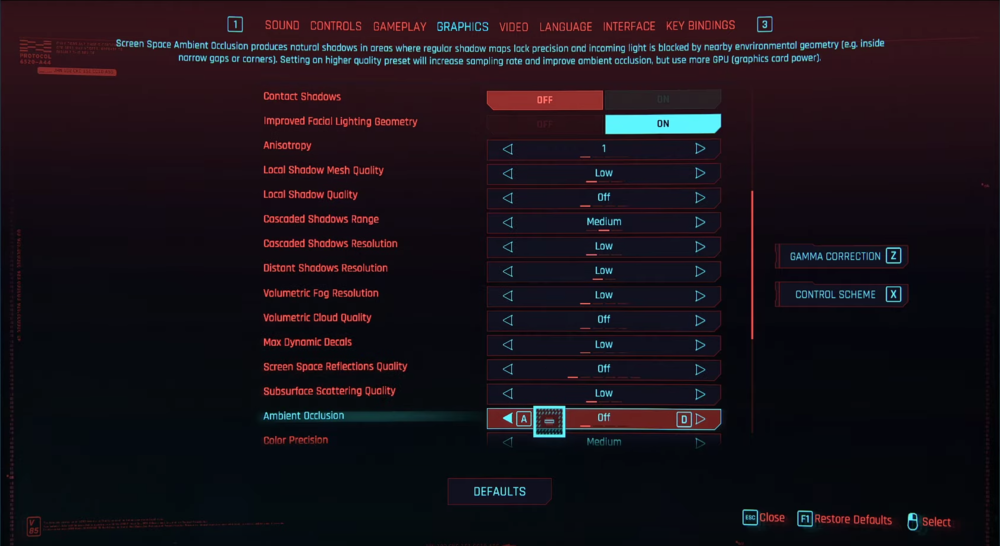Raise Volumetric Cloud Quality with right arrow
The width and height of the screenshot is (1000, 546).
click(x=700, y=320)
